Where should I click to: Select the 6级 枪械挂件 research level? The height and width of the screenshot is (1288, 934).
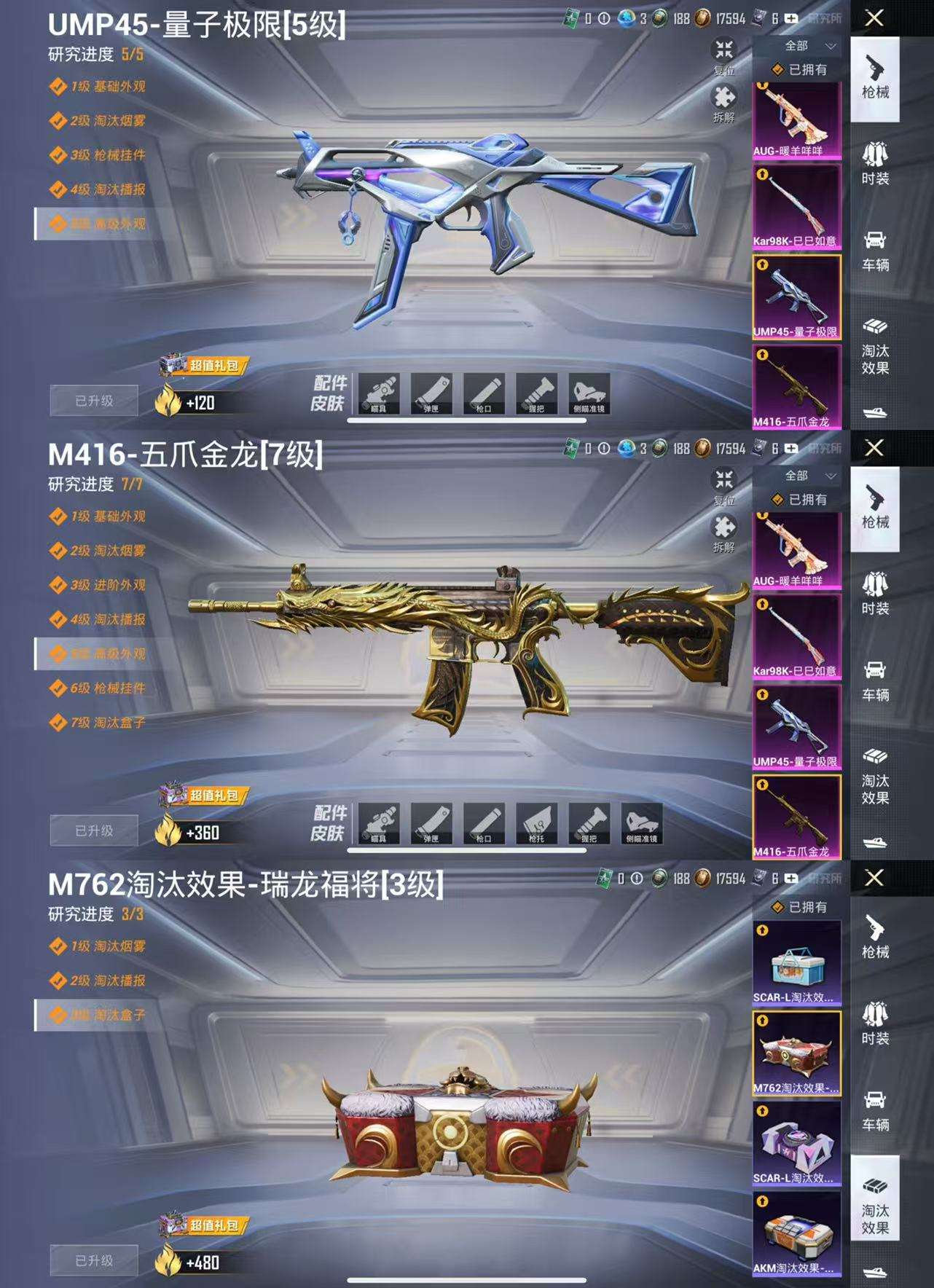click(107, 688)
